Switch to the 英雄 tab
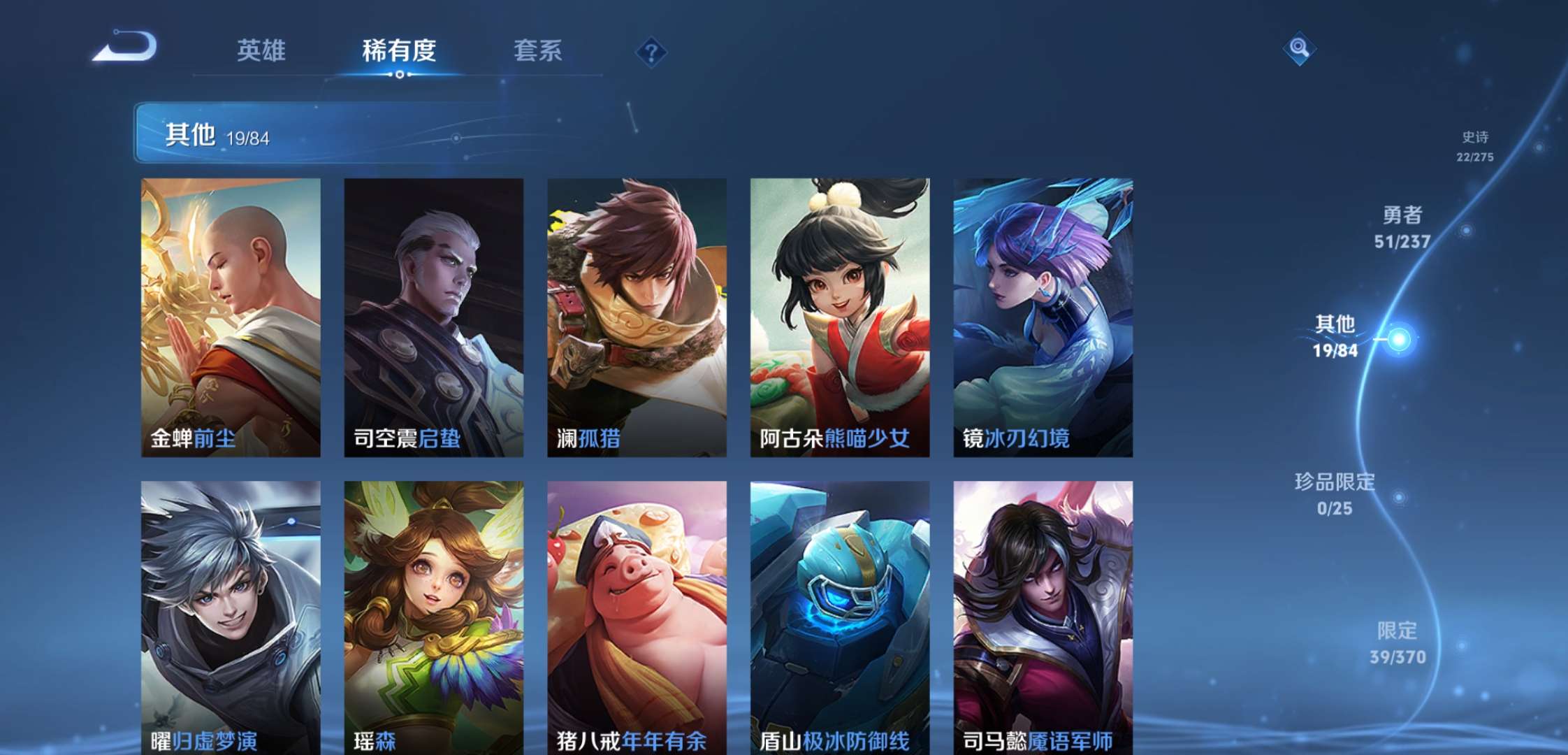 tap(261, 50)
